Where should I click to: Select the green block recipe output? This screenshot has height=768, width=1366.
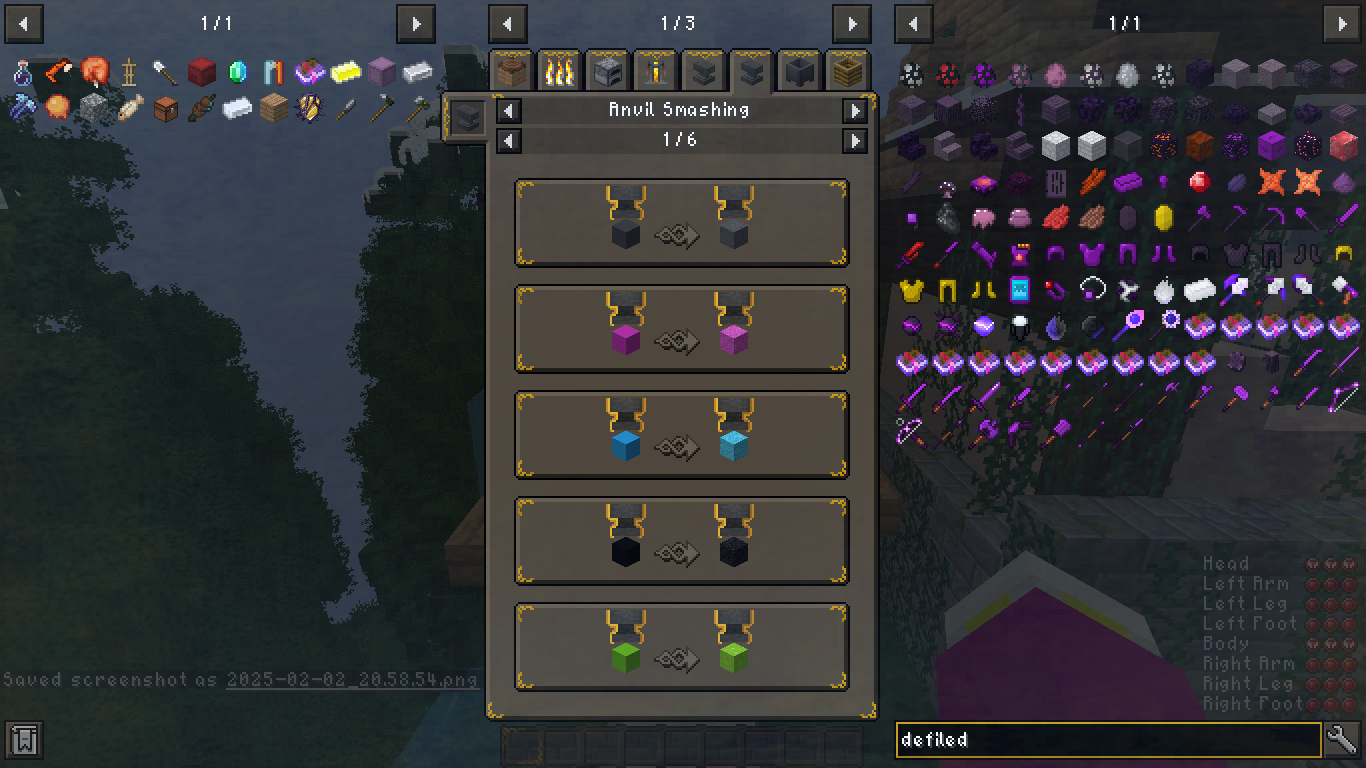click(733, 657)
